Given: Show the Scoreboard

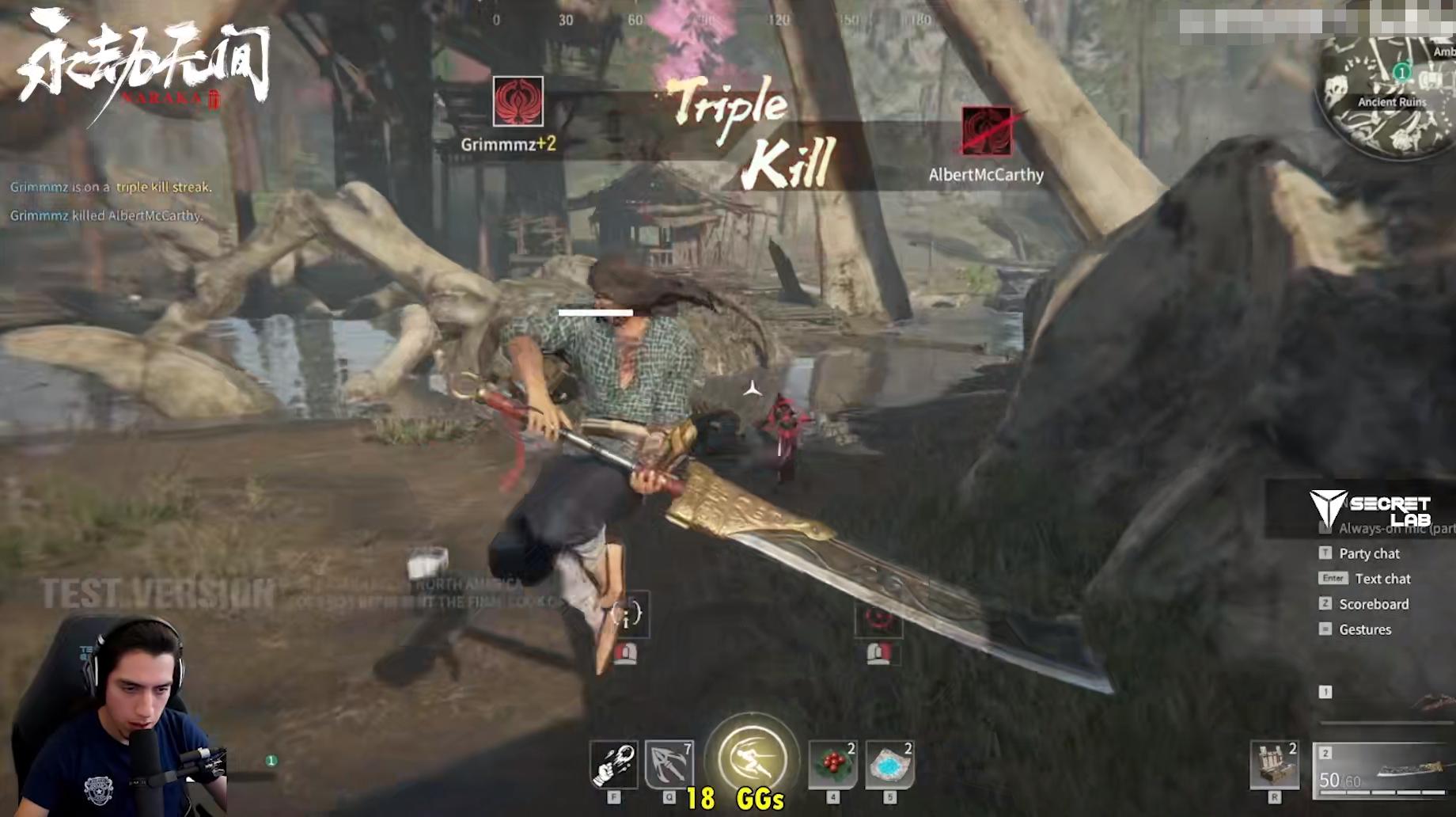Looking at the screenshot, I should [x=1374, y=604].
